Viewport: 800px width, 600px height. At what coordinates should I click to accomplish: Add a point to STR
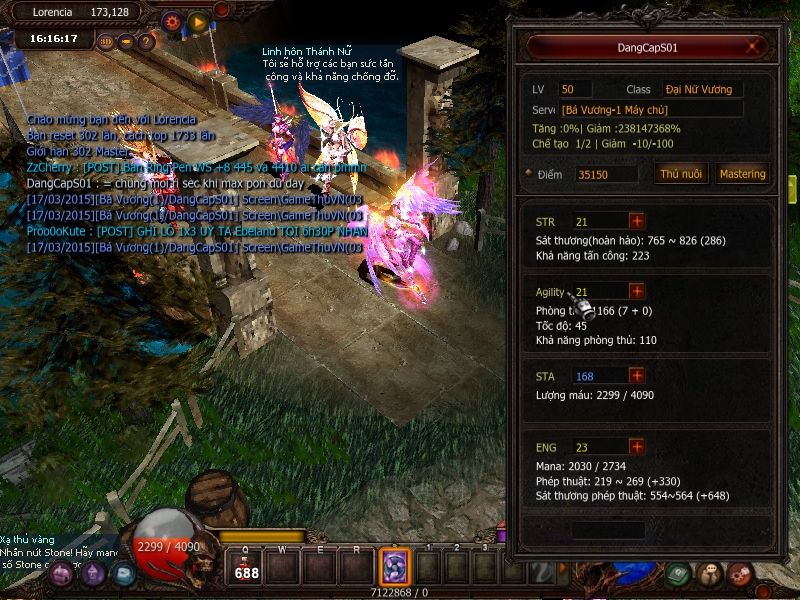(x=636, y=221)
